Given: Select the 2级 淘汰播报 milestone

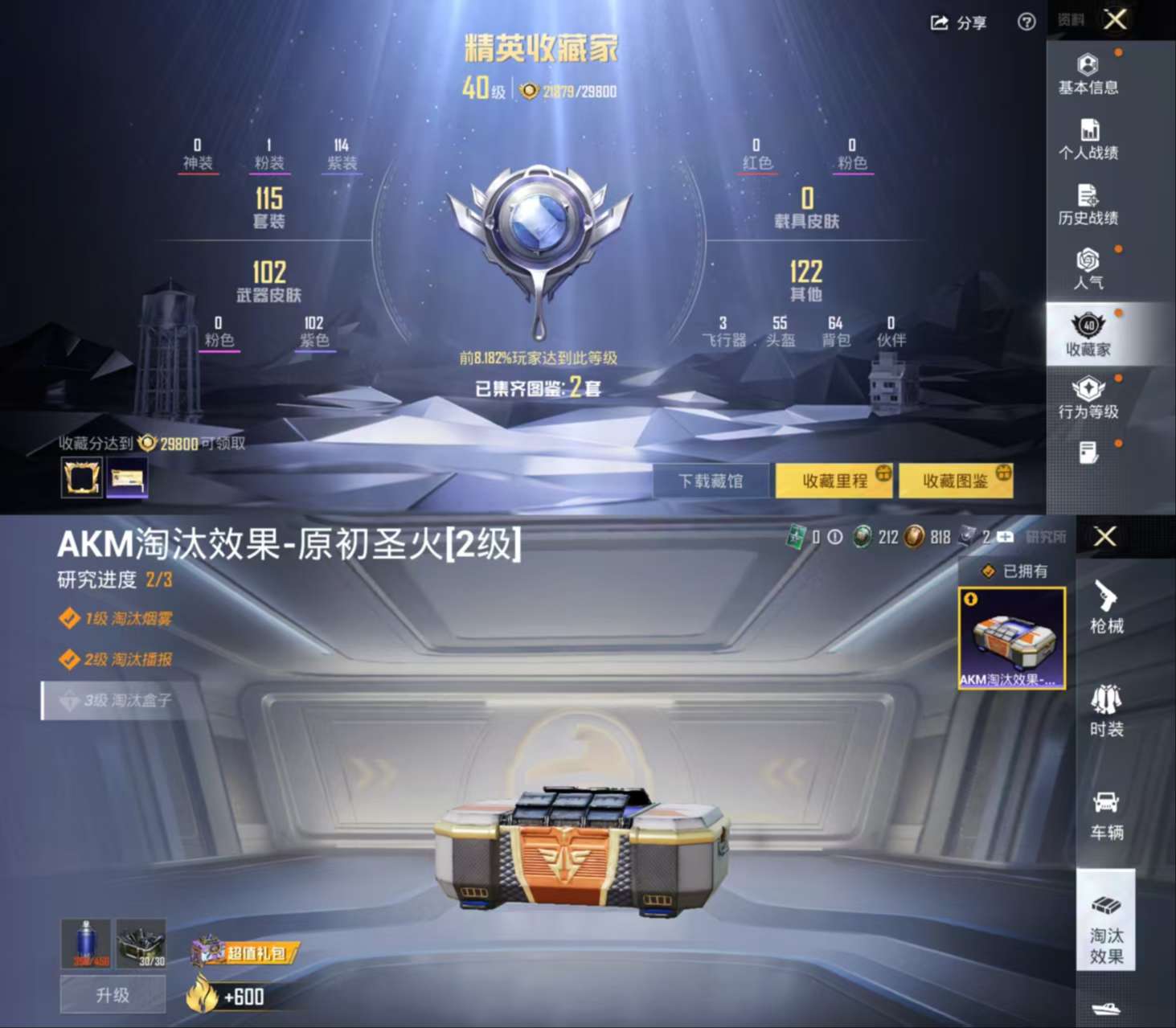Looking at the screenshot, I should [119, 659].
